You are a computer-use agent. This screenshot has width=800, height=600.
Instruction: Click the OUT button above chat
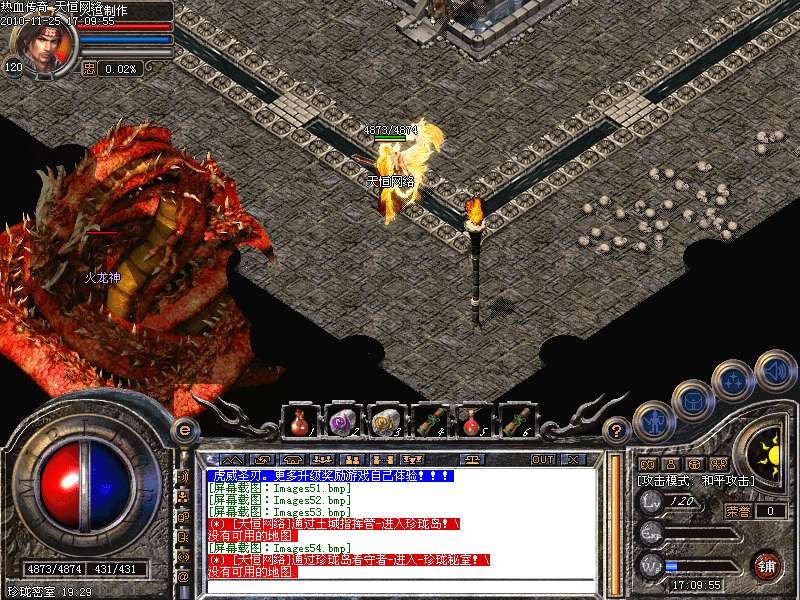(543, 459)
